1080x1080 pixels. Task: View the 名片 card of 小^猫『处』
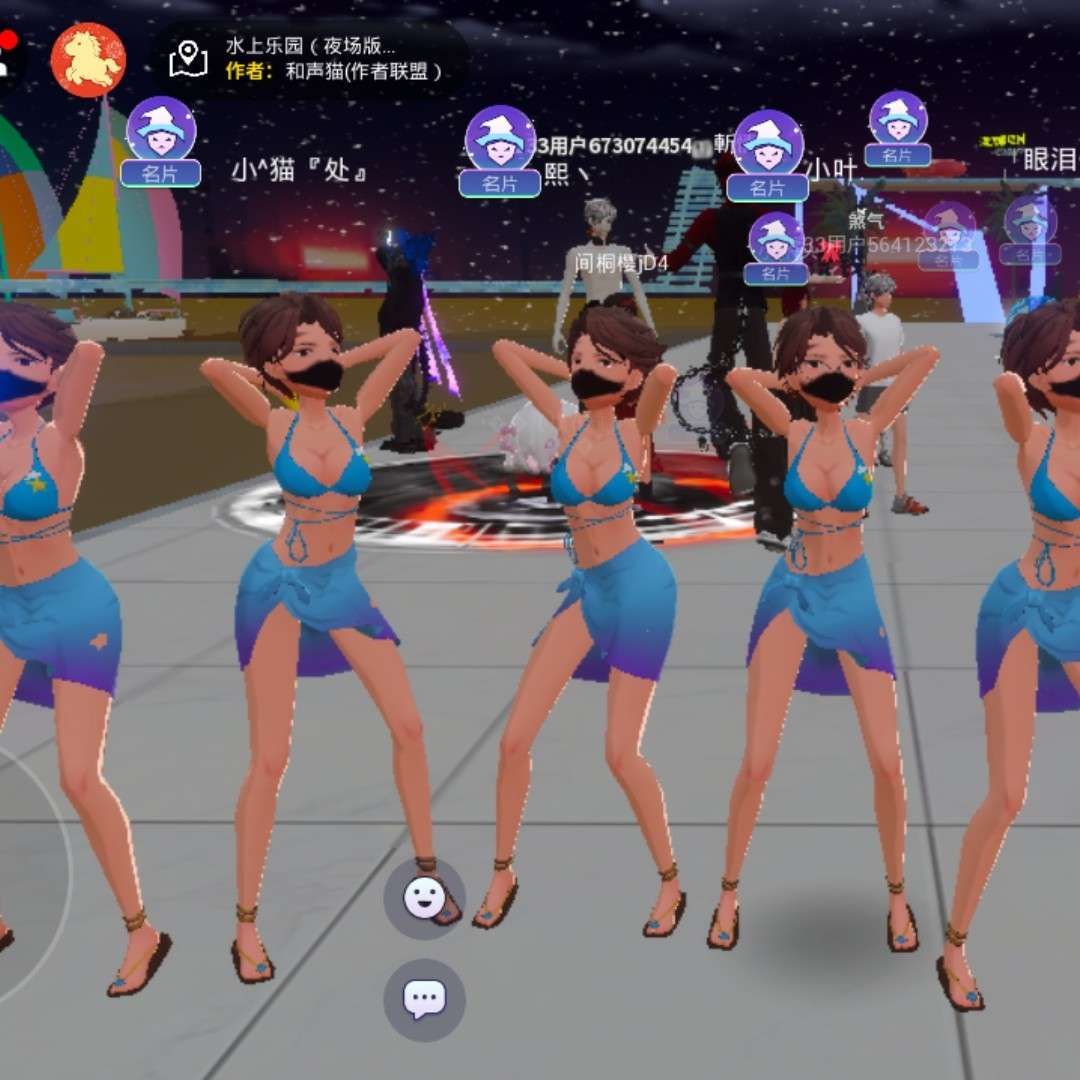[x=160, y=173]
